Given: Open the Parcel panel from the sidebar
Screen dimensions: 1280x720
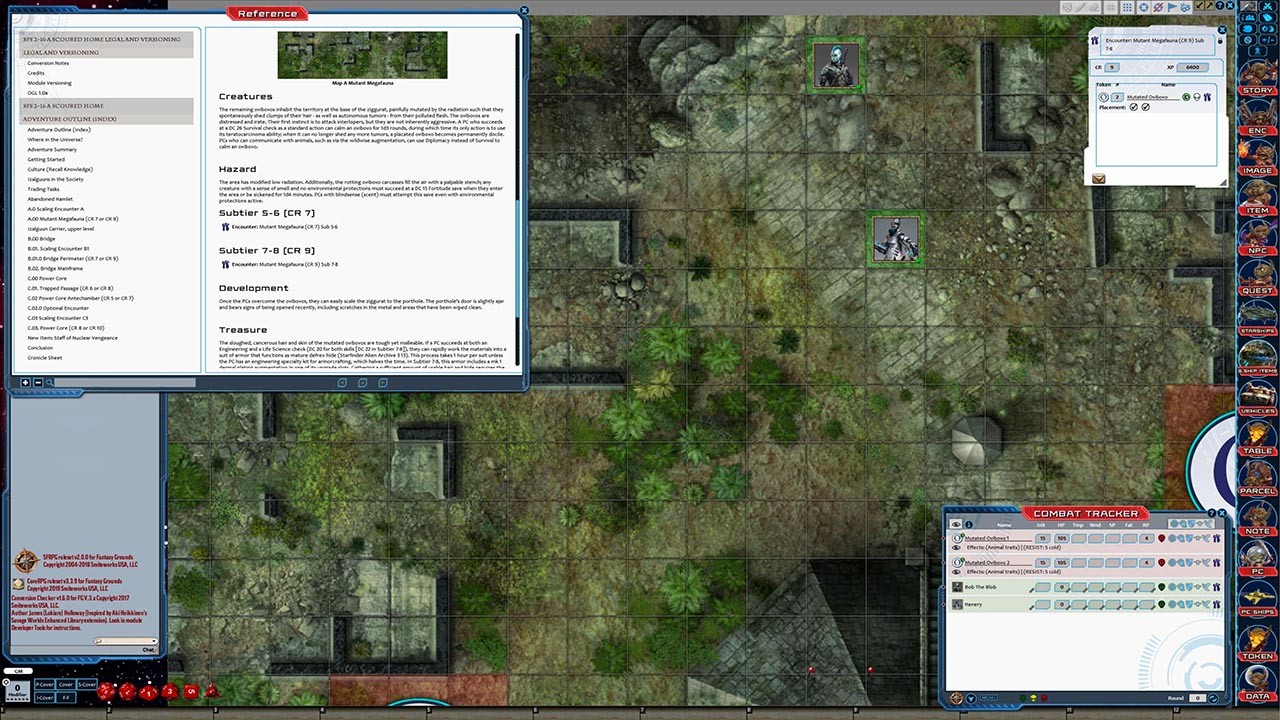Looking at the screenshot, I should coord(1257,490).
